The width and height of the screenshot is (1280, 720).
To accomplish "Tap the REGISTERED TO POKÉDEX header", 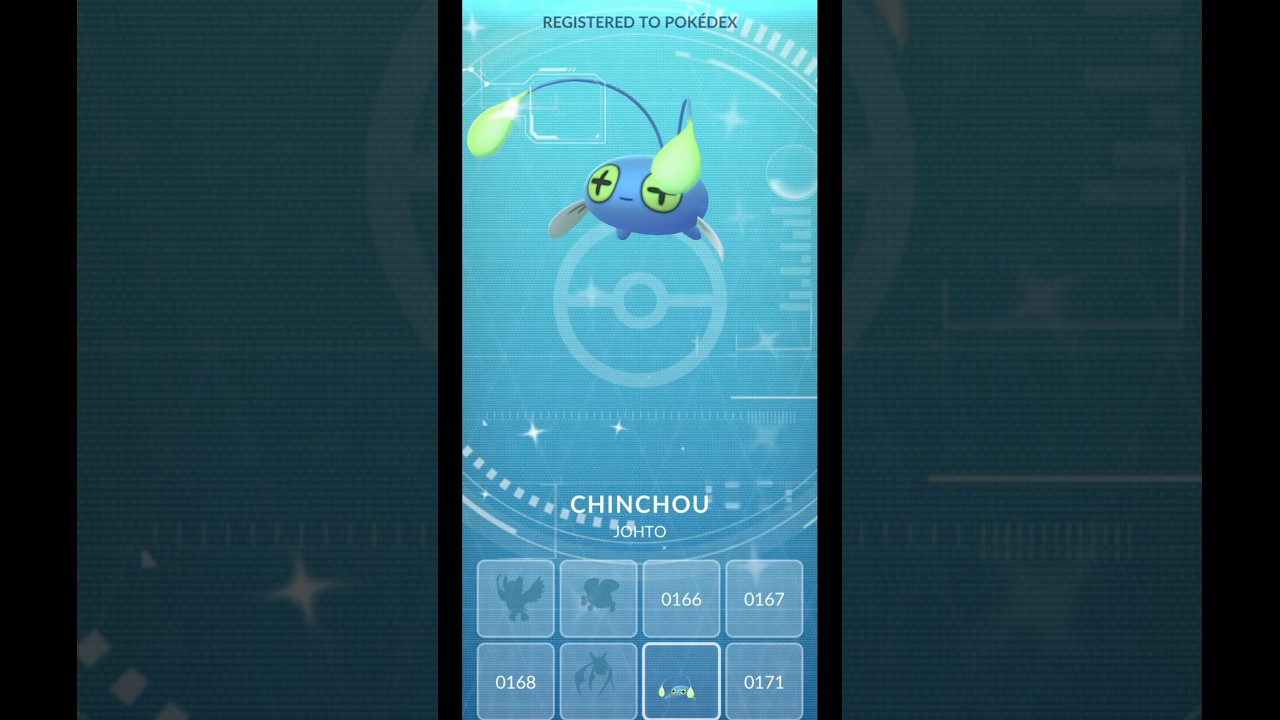I will click(x=640, y=22).
